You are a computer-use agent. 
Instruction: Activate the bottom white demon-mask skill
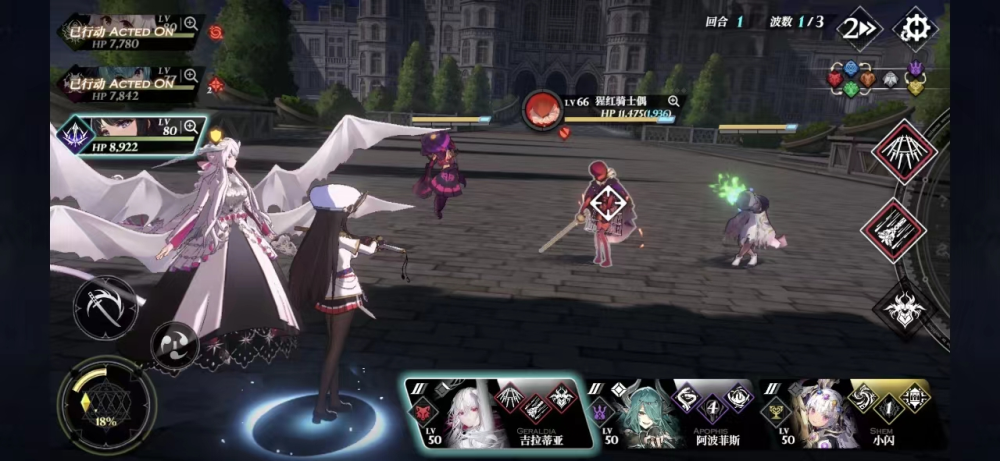tap(903, 308)
